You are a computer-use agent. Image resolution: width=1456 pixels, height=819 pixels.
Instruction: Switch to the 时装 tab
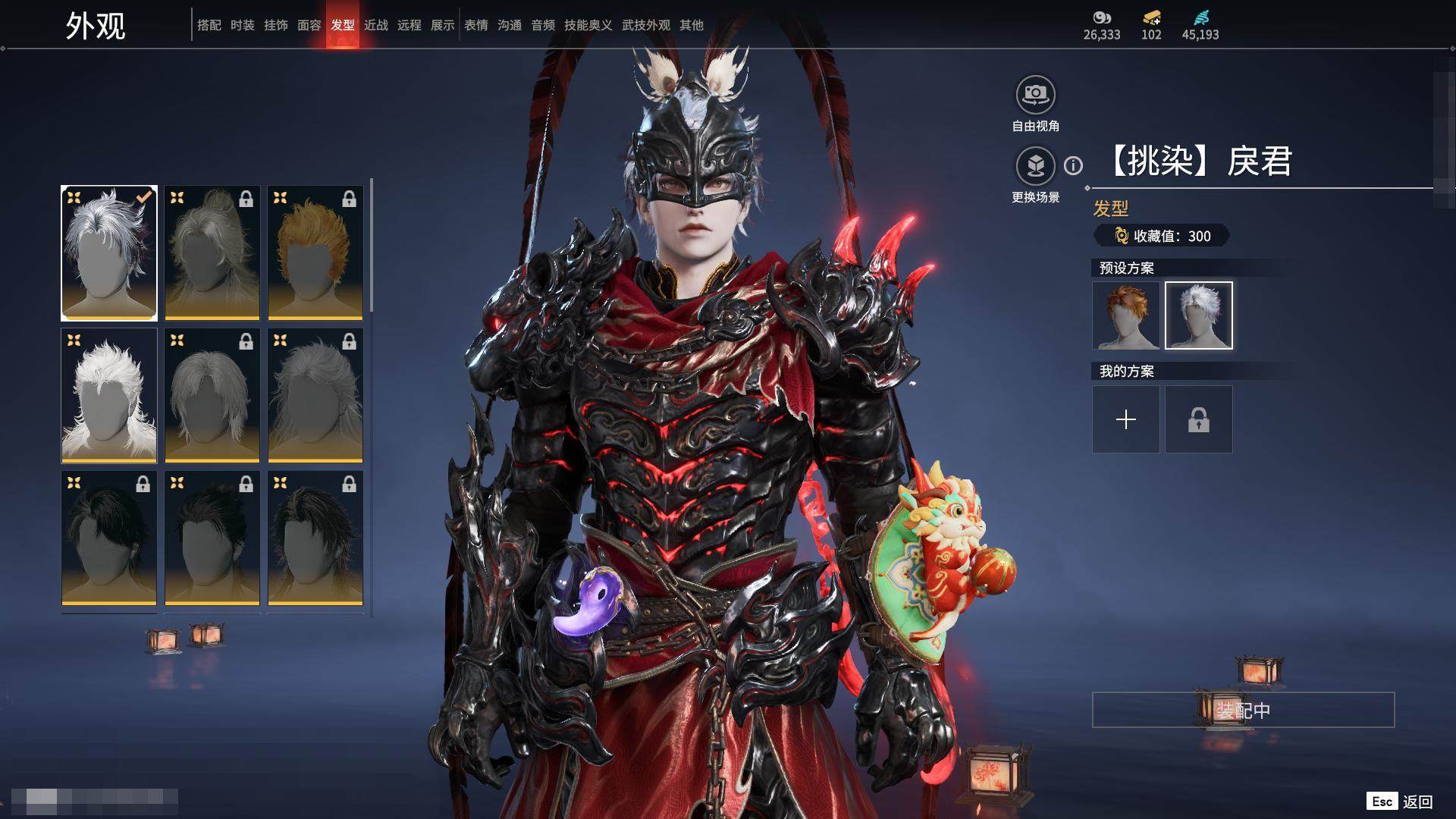[x=243, y=25]
